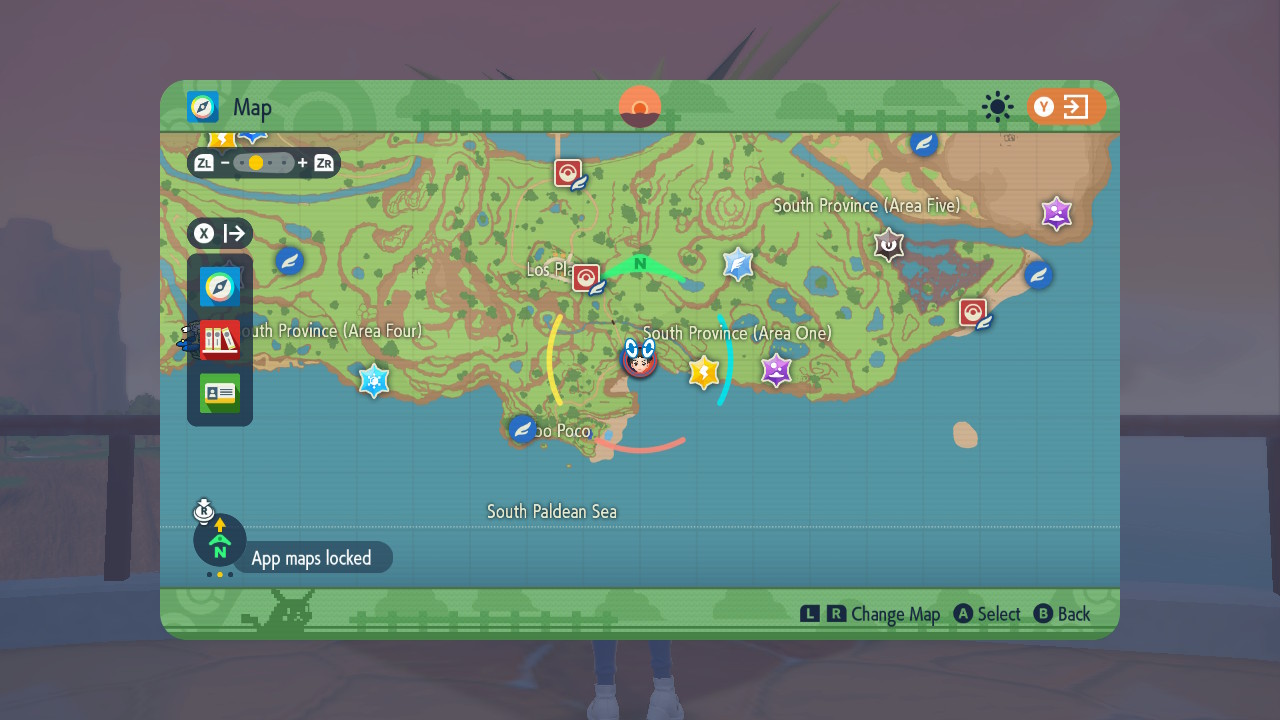Collapse the app sidebar with the X button
The height and width of the screenshot is (720, 1280).
[203, 233]
